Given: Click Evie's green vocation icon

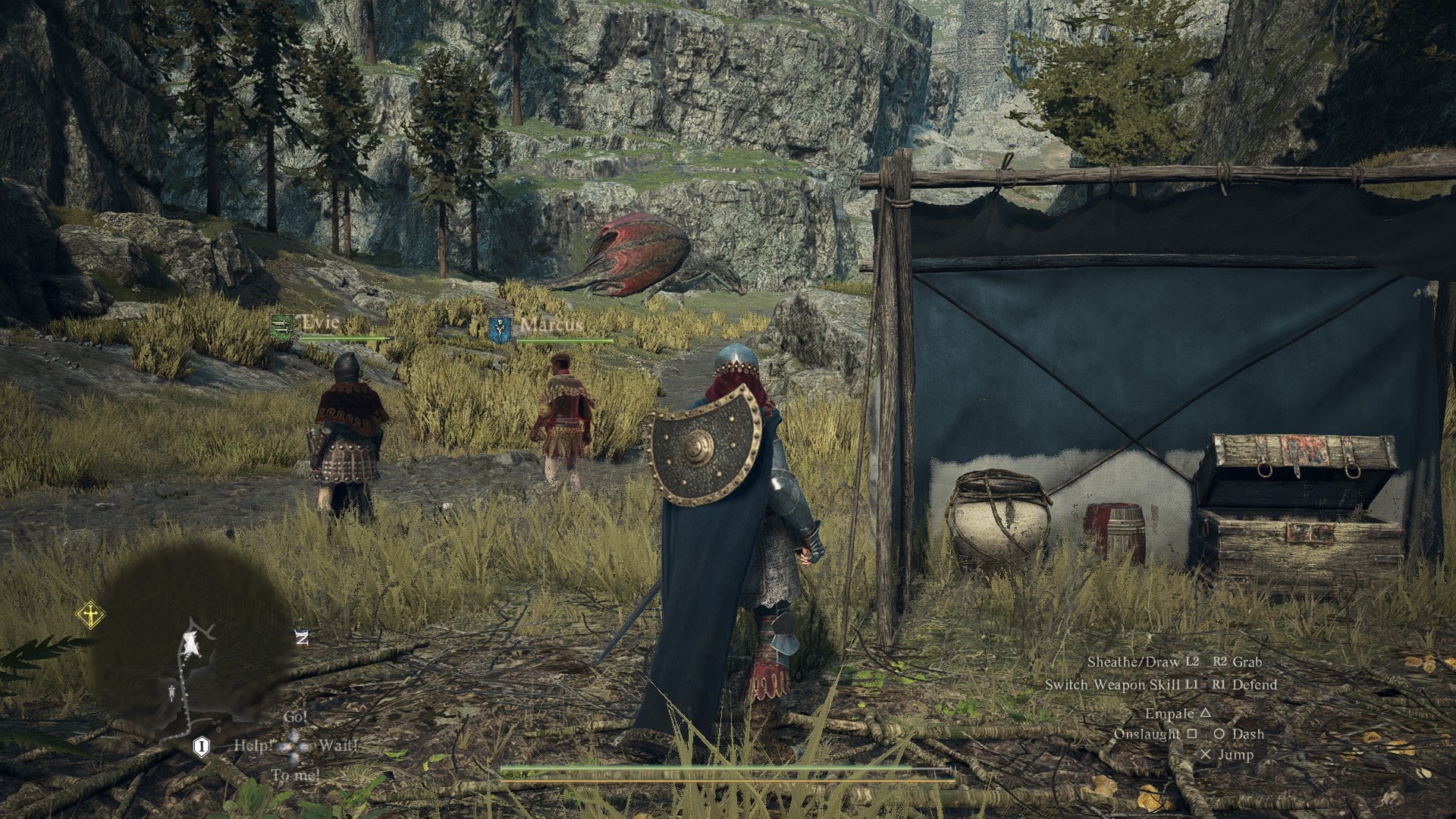Looking at the screenshot, I should click(281, 327).
